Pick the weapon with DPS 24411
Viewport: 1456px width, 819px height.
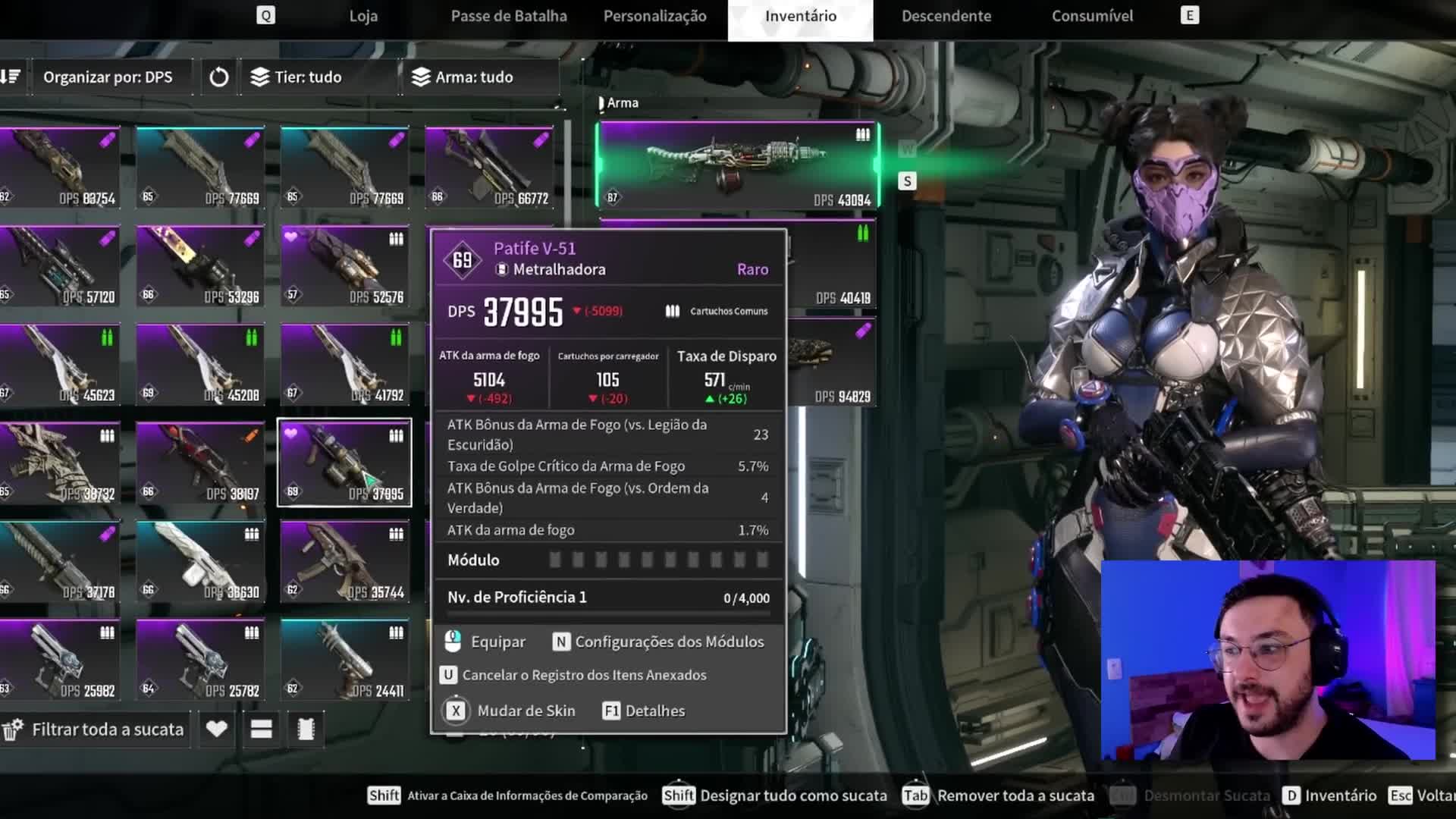345,660
